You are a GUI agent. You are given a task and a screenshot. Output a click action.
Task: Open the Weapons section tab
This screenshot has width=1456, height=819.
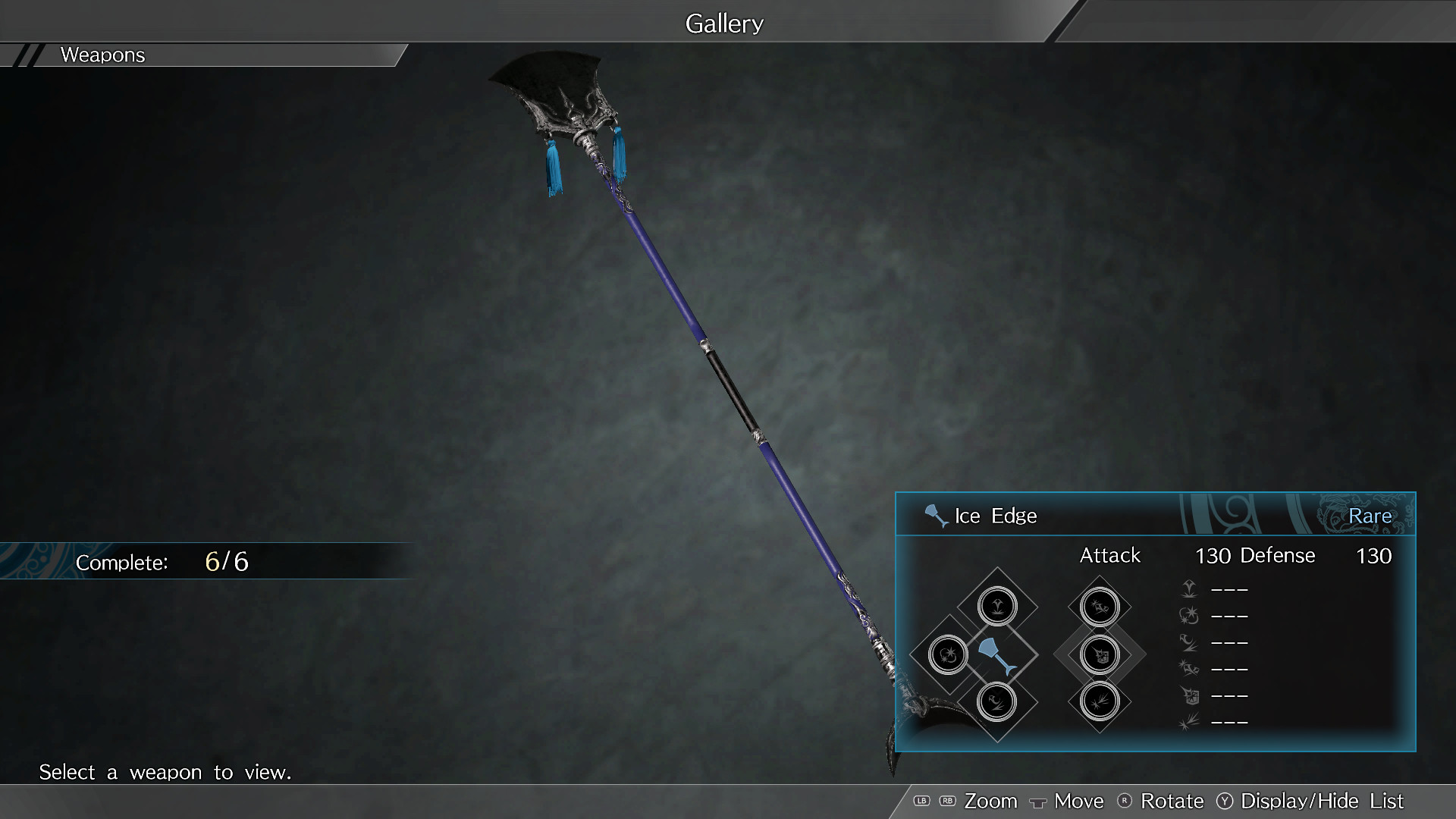102,55
